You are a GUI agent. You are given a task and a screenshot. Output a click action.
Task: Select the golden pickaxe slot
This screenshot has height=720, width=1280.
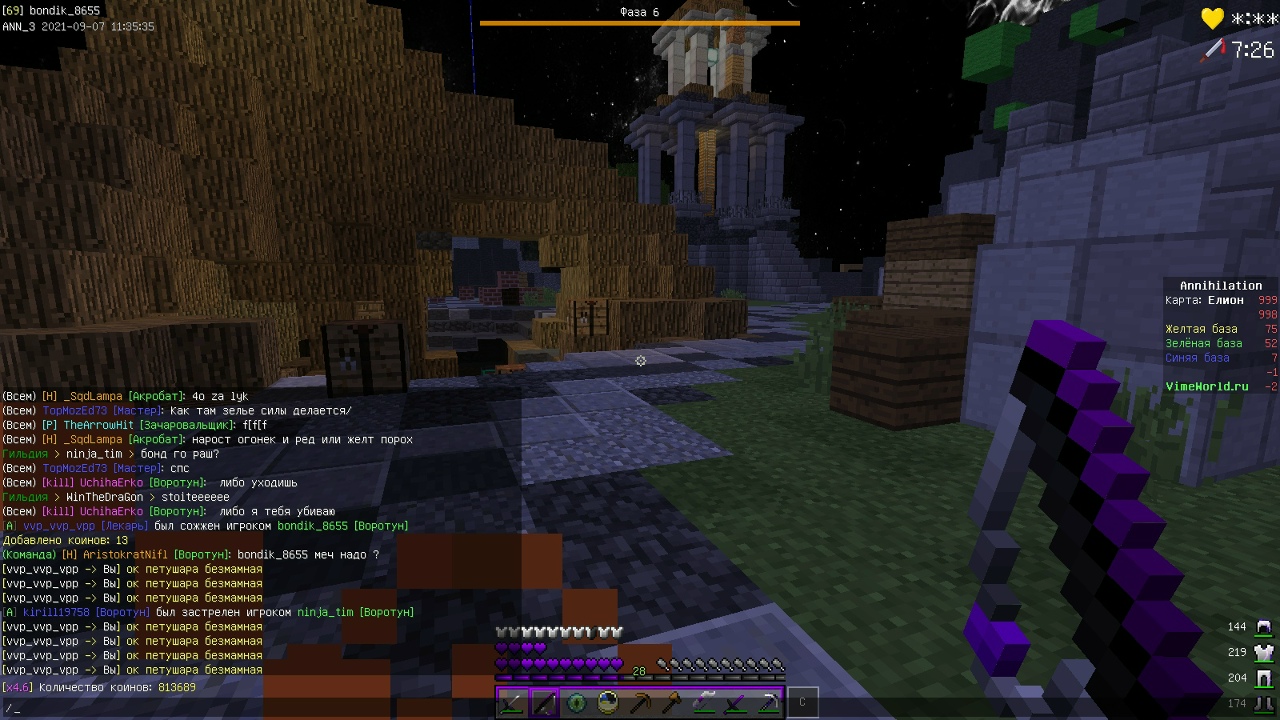click(x=640, y=703)
